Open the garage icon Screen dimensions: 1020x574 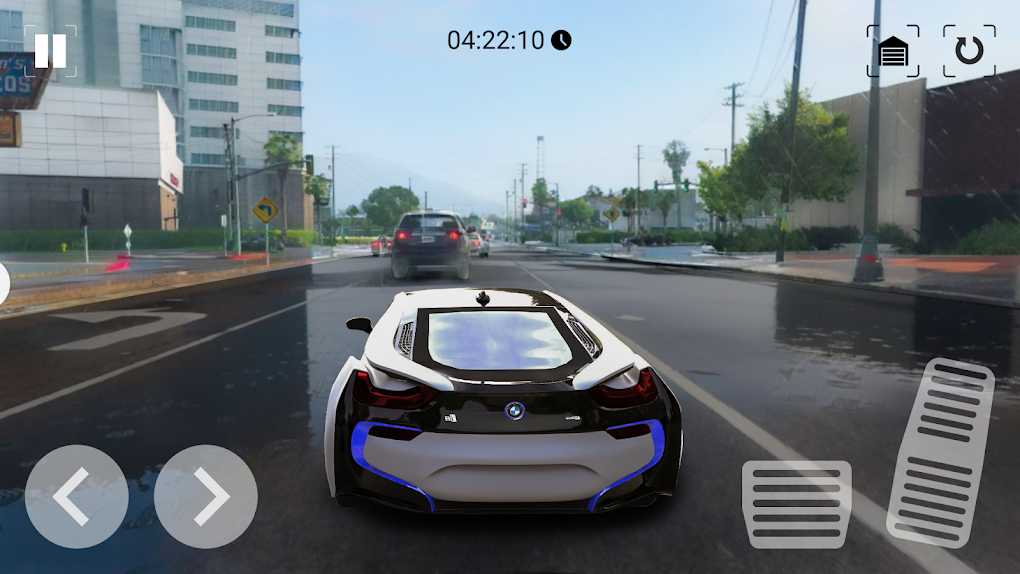[x=893, y=51]
